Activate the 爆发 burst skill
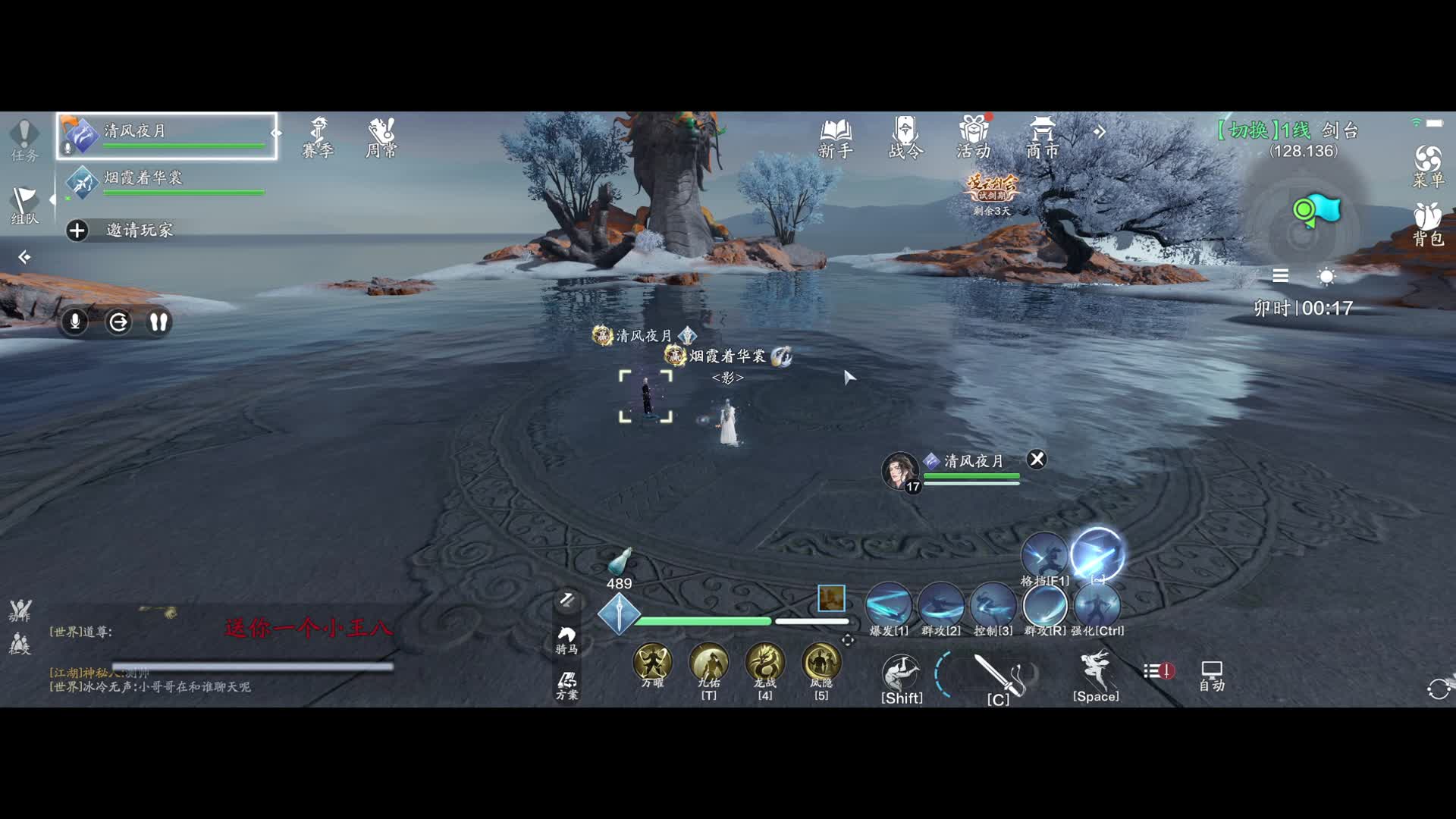 pyautogui.click(x=889, y=607)
